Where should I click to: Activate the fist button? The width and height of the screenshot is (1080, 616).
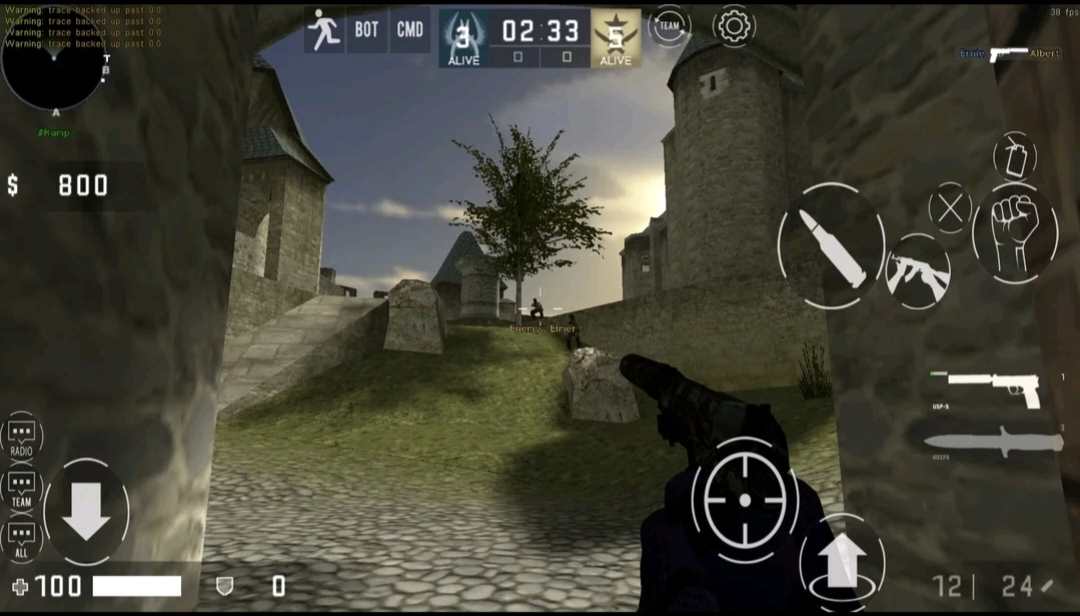[x=1015, y=232]
